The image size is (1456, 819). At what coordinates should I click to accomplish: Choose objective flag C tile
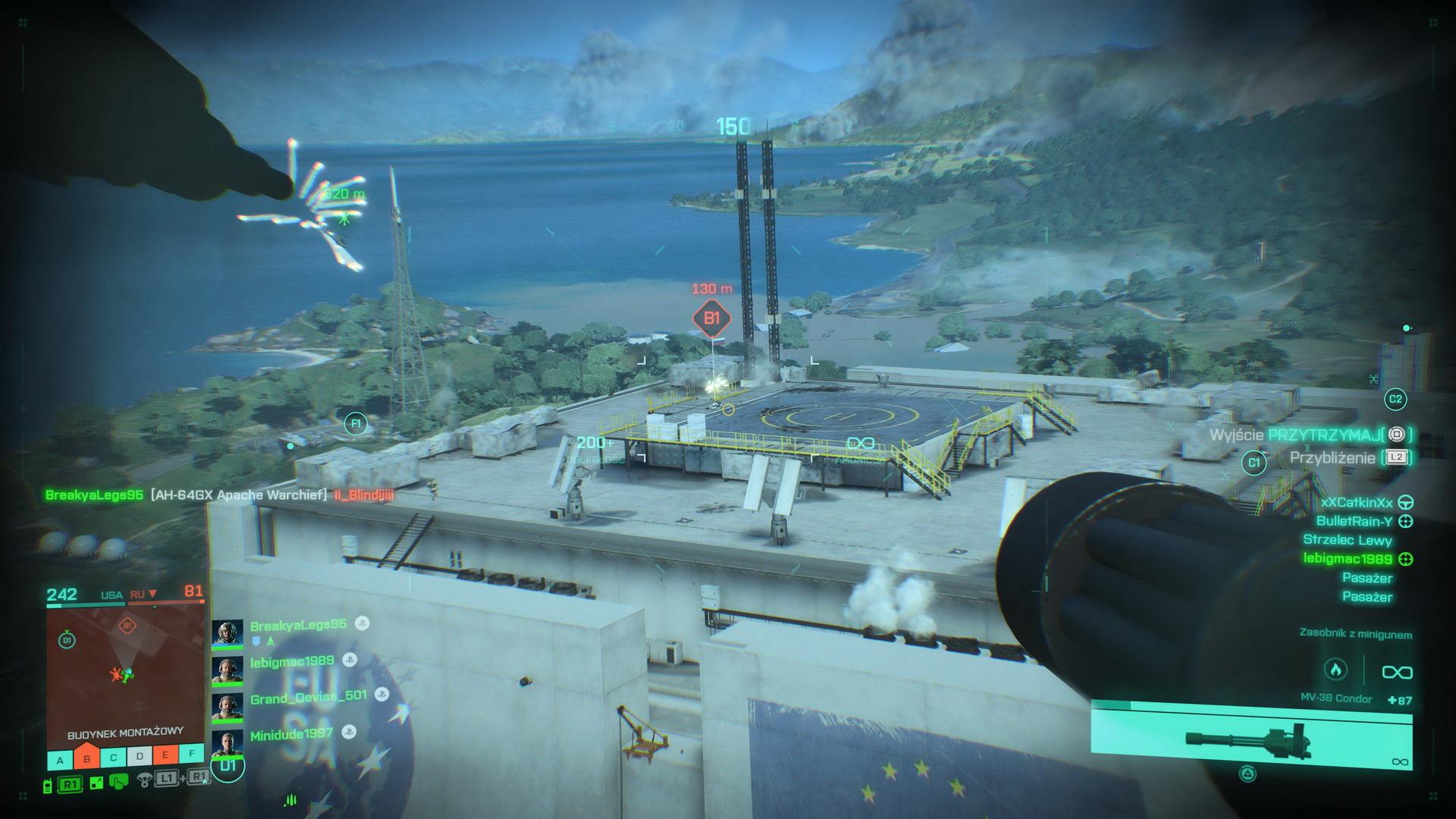click(114, 758)
